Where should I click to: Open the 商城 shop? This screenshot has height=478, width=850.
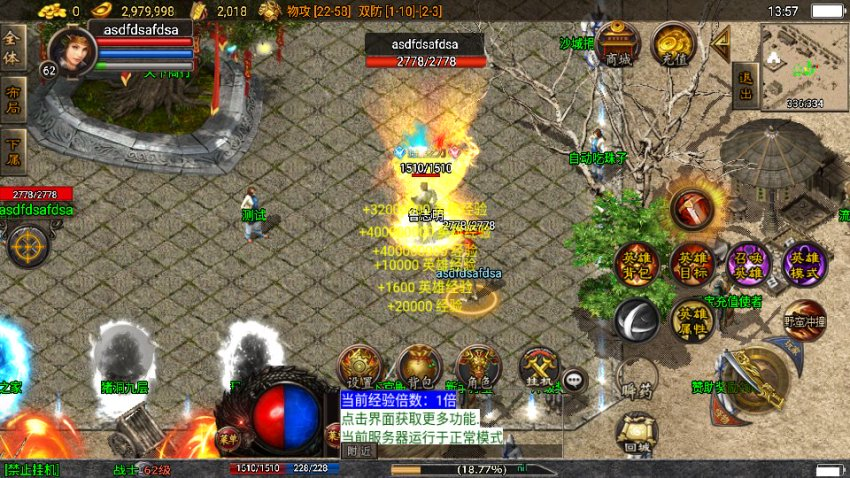[x=619, y=45]
